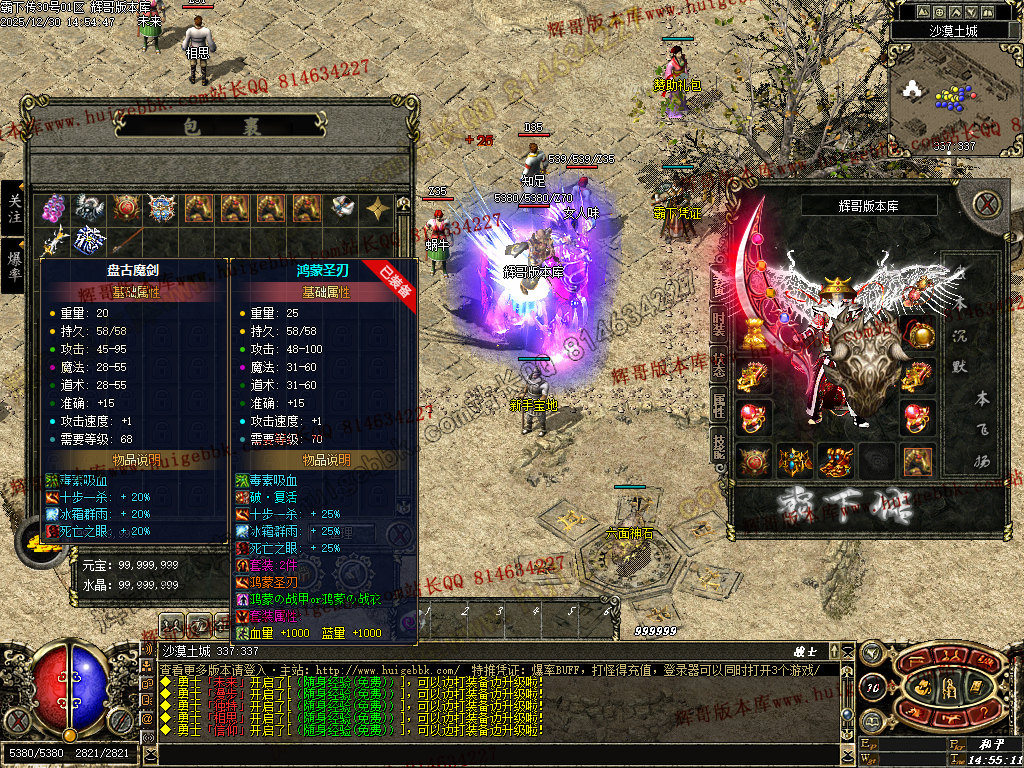The image size is (1024, 768).
Task: Switch to the 技能 skills tab
Action: [x=719, y=446]
